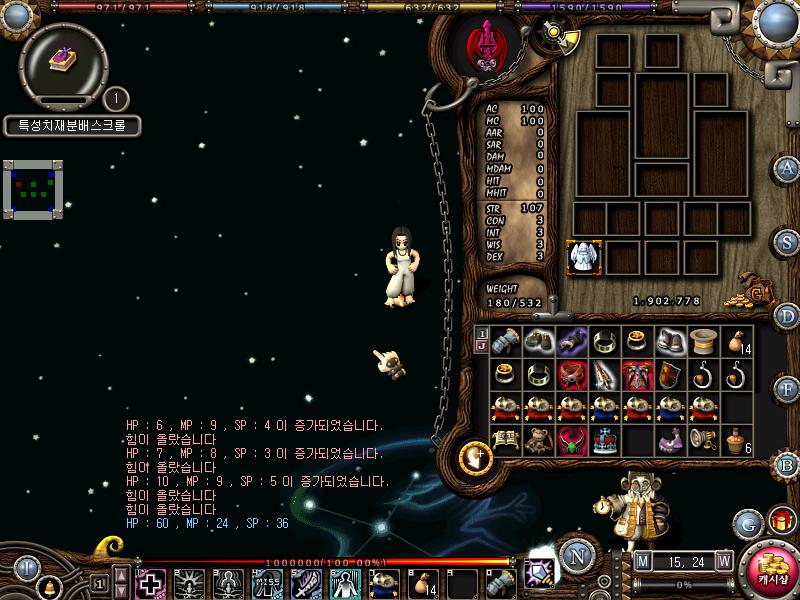Open the red gift box icon

[780, 521]
